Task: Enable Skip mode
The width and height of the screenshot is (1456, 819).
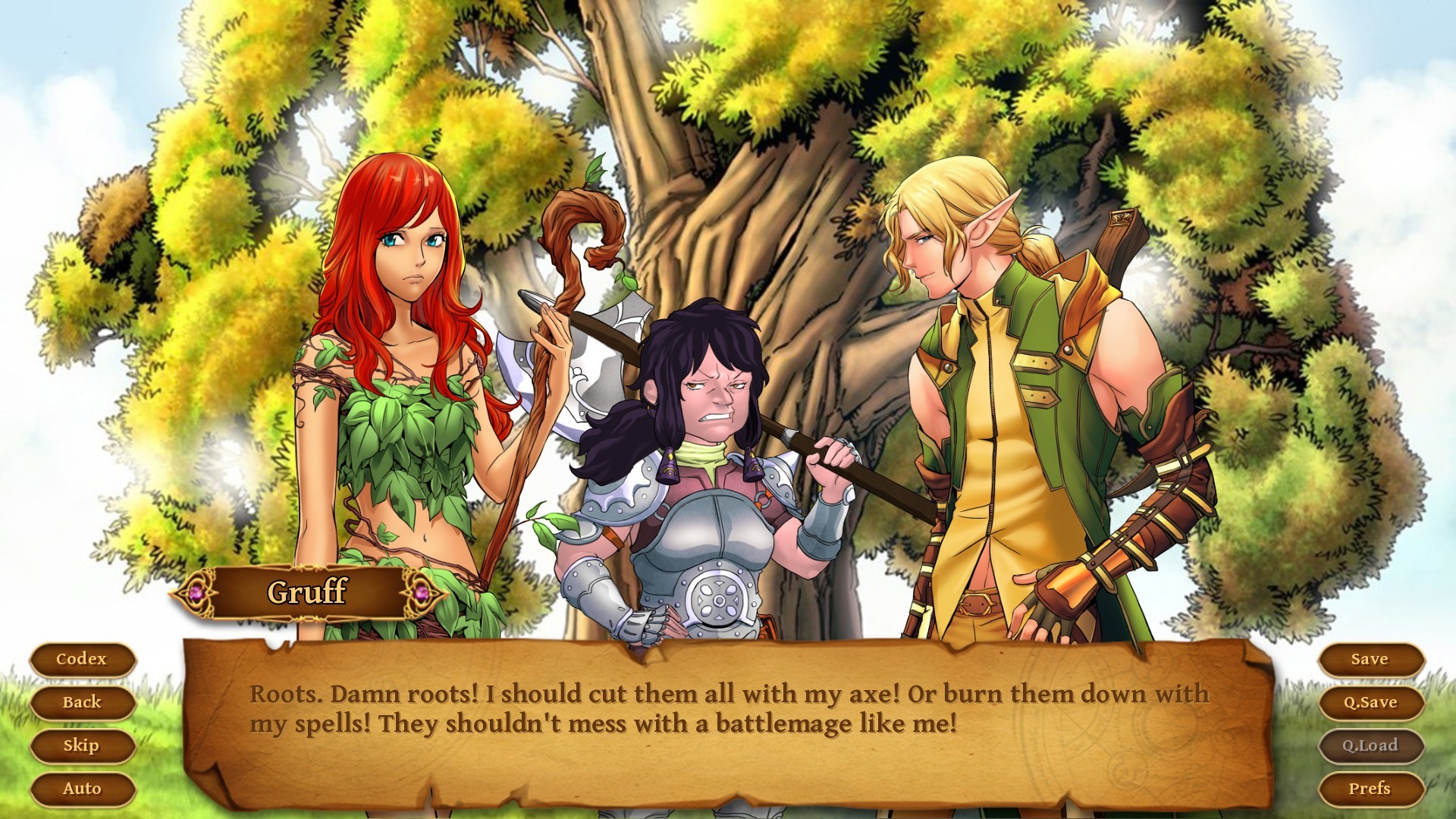Action: [81, 746]
